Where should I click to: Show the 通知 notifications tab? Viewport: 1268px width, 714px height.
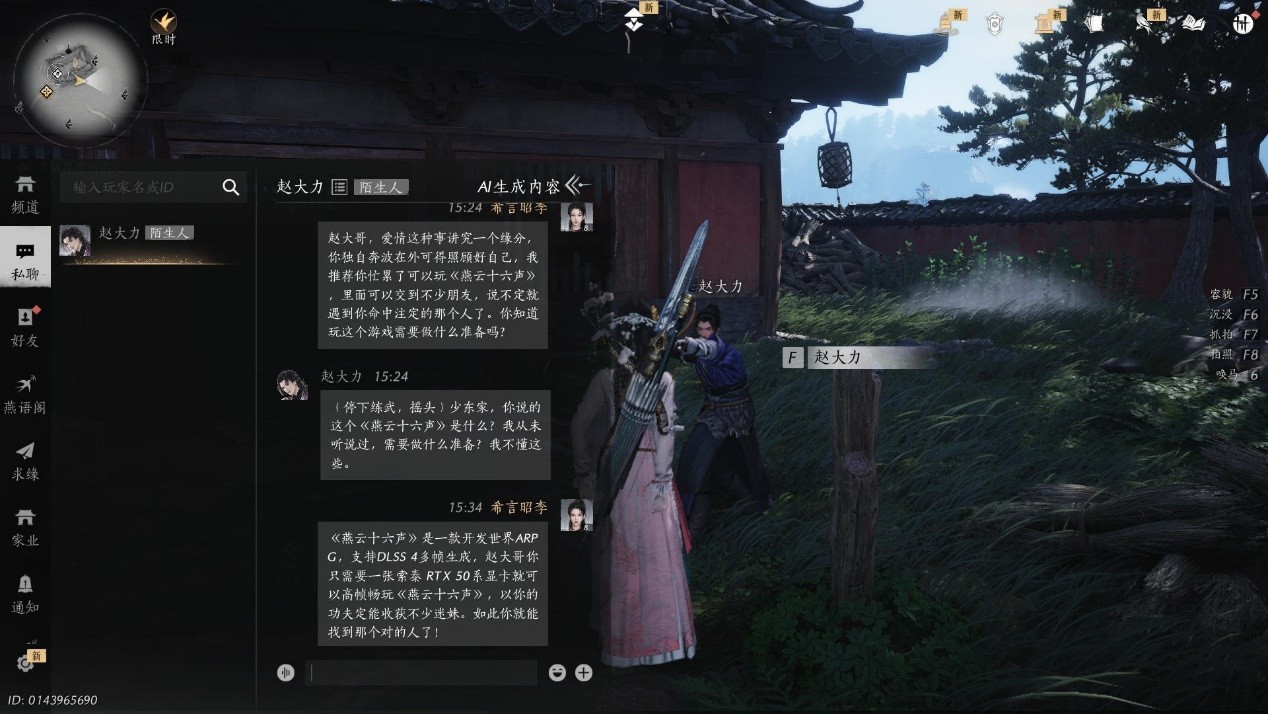(25, 594)
